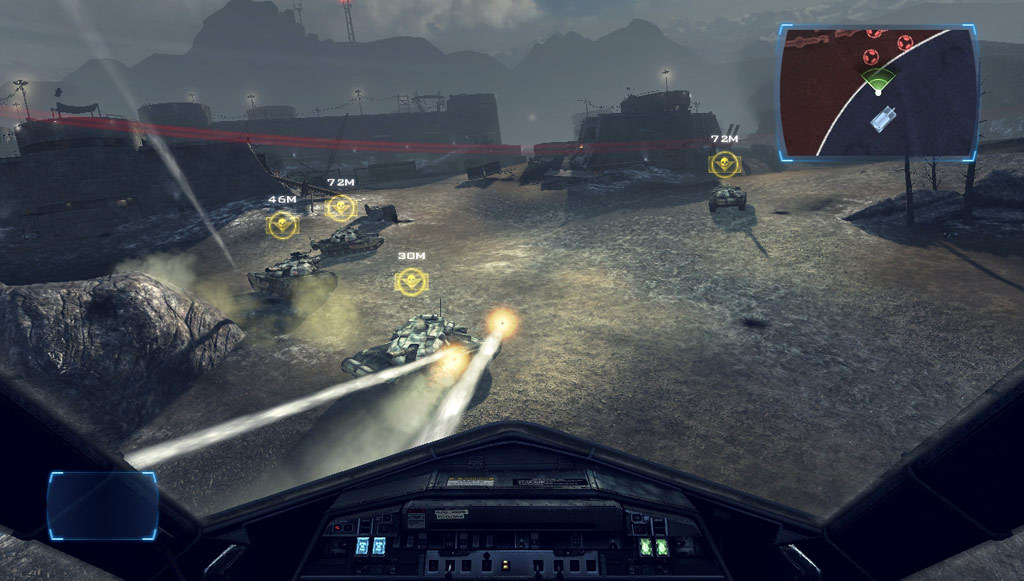
Task: Select the 30M skull target marker
Action: coord(410,281)
